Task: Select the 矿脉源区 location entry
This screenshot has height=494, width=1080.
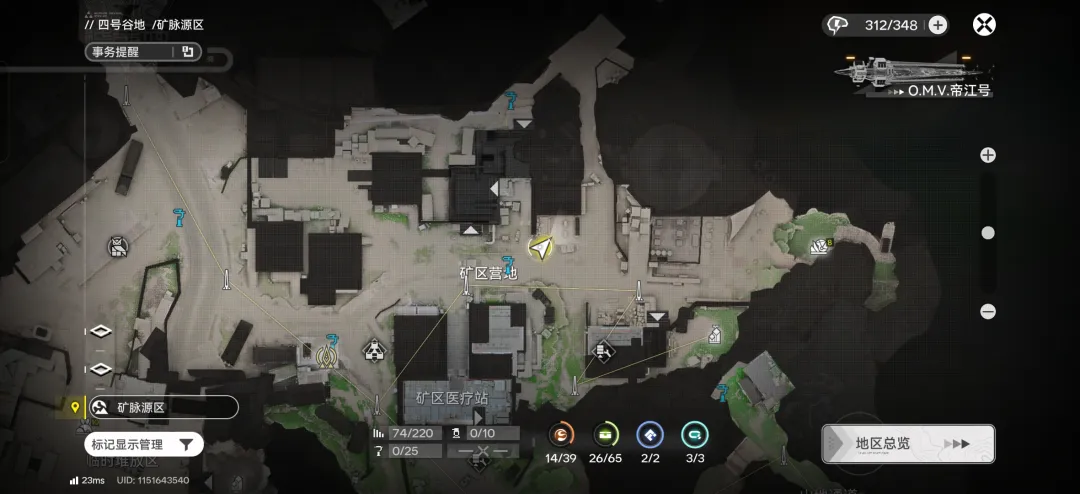Action: pyautogui.click(x=160, y=407)
